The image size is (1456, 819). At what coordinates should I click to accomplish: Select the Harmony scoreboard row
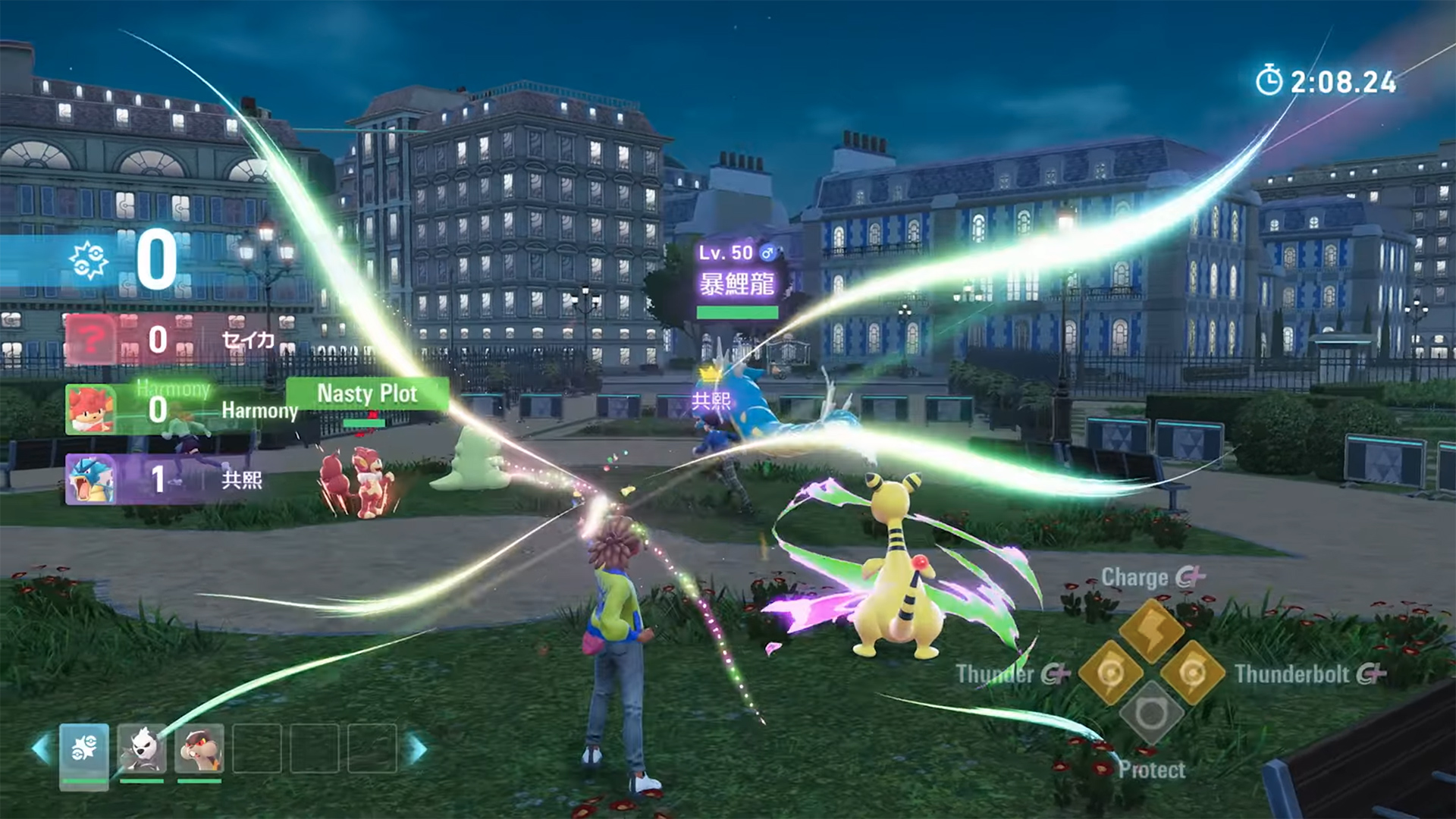(x=180, y=409)
